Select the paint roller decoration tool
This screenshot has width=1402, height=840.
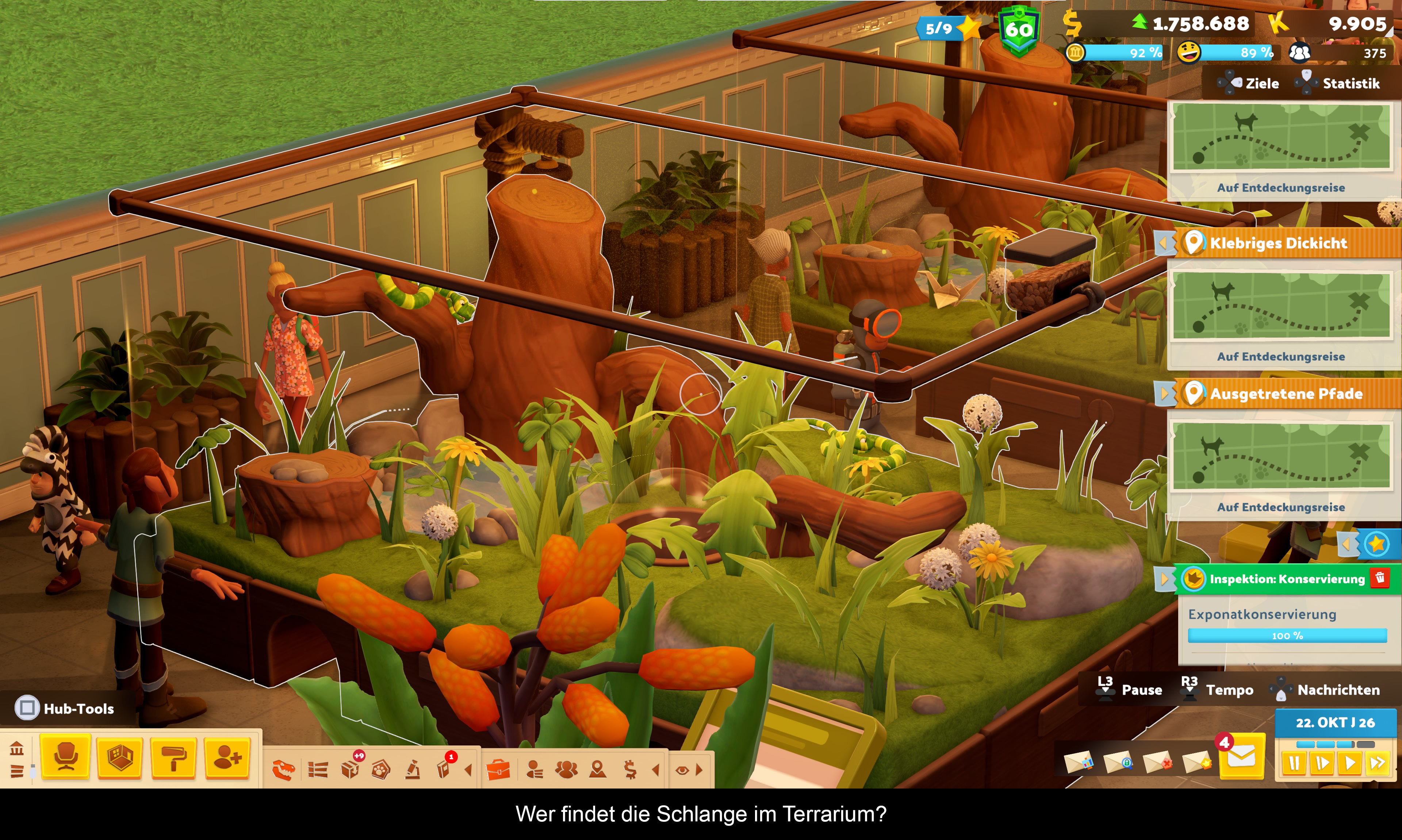pos(173,757)
